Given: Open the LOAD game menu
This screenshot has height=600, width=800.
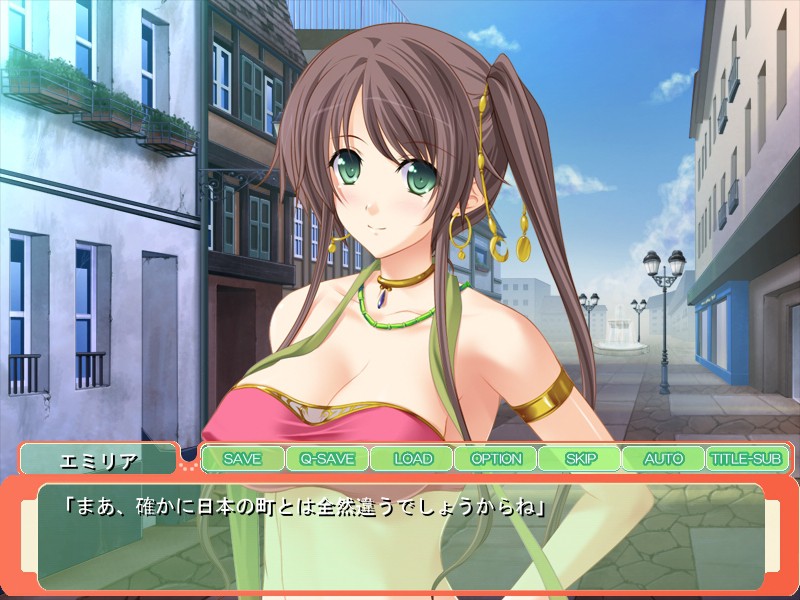Looking at the screenshot, I should (x=412, y=459).
